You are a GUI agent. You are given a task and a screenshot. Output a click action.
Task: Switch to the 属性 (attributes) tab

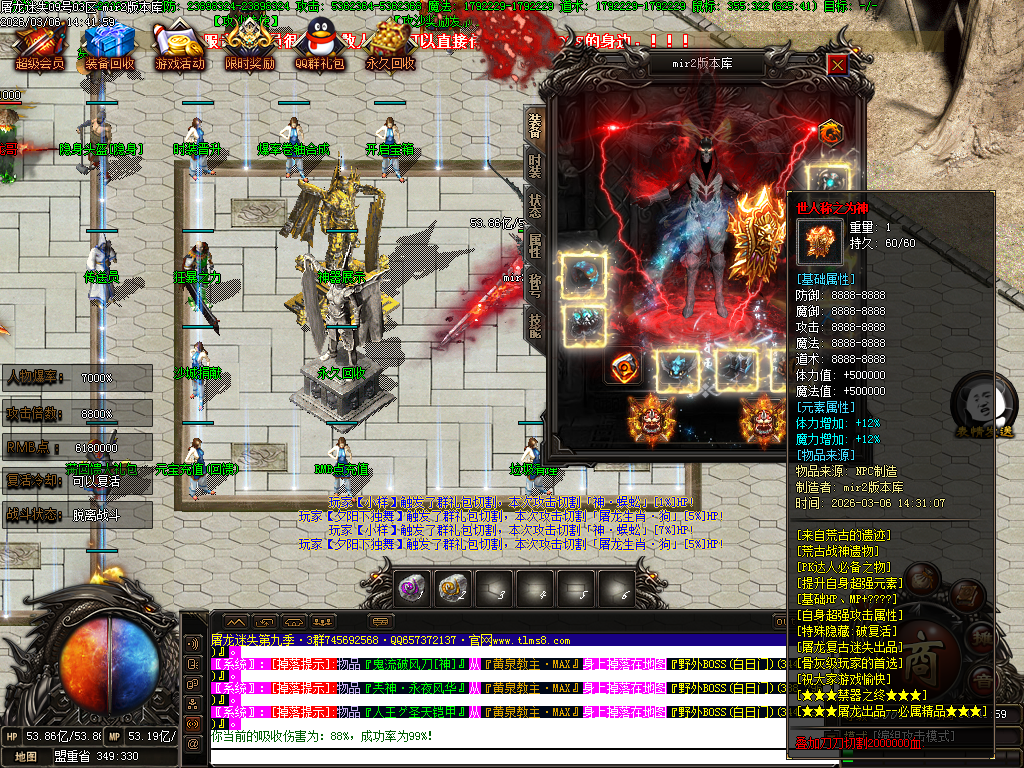(x=535, y=243)
